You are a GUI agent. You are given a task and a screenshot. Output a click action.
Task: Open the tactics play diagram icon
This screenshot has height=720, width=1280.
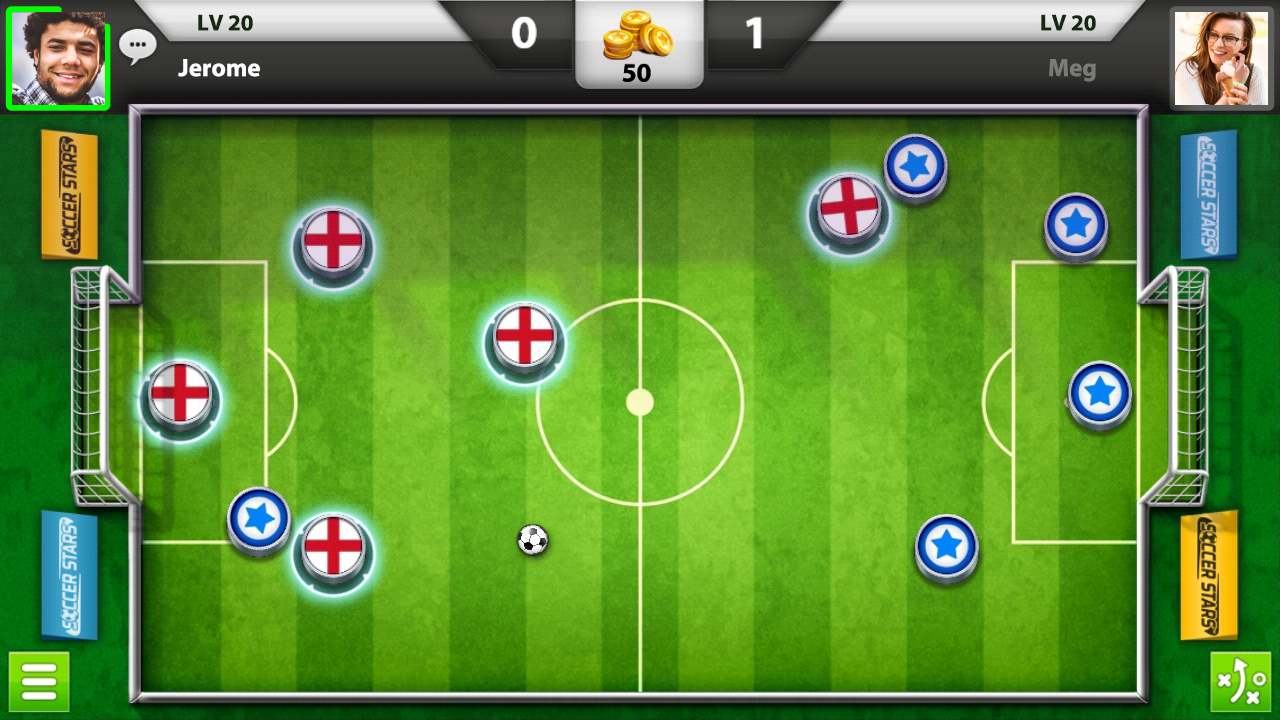click(1243, 681)
